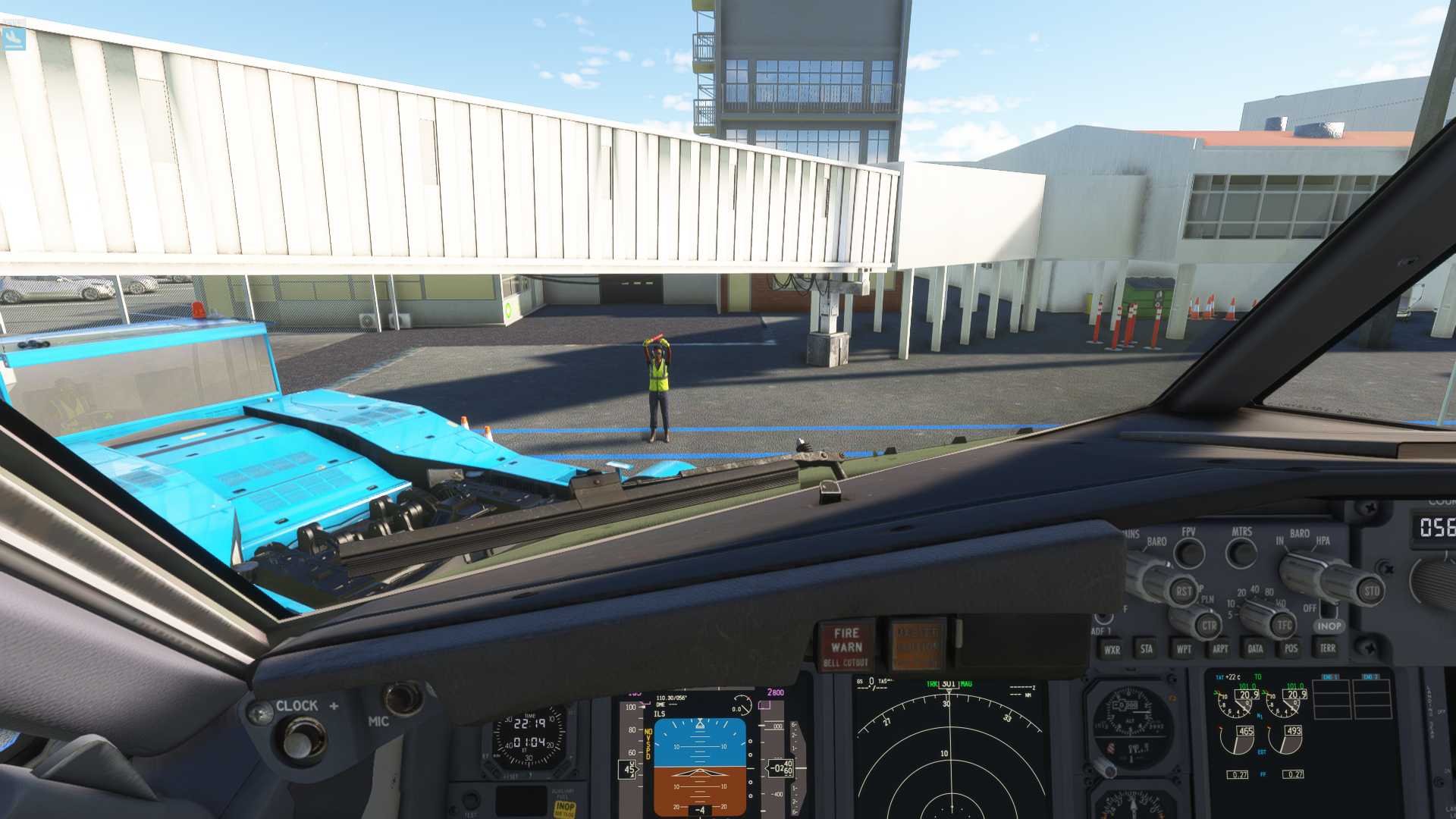Click the FPV flight path vector button
The height and width of the screenshot is (819, 1456).
point(1189,553)
